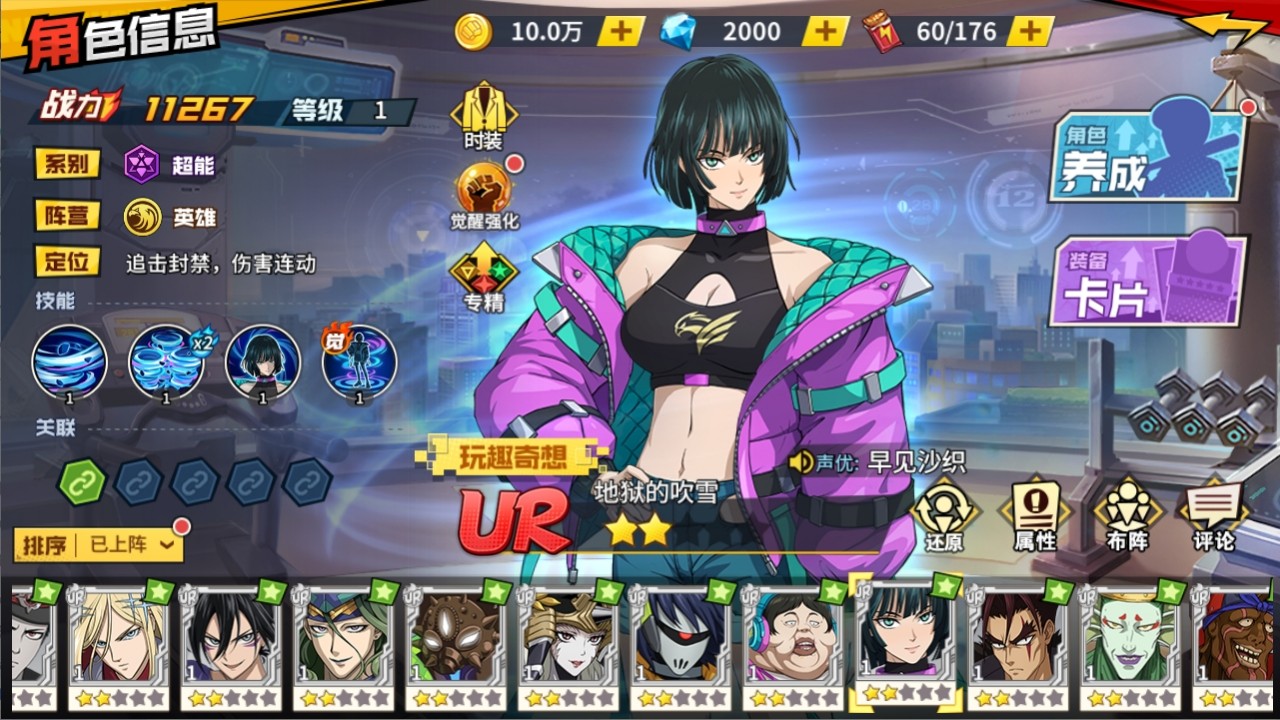Open 装备卡片 card equipment panel
This screenshot has height=720, width=1280.
(1148, 280)
